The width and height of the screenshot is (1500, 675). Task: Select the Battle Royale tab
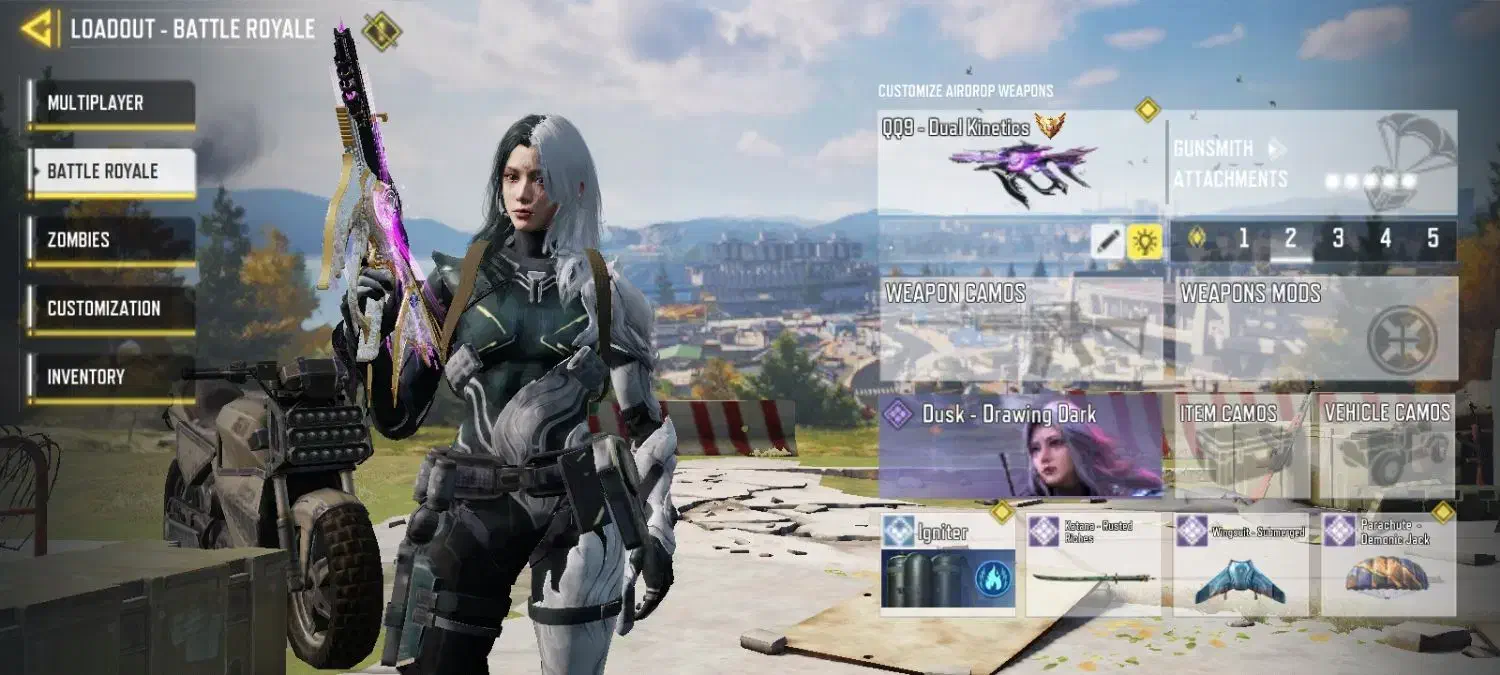[x=110, y=172]
